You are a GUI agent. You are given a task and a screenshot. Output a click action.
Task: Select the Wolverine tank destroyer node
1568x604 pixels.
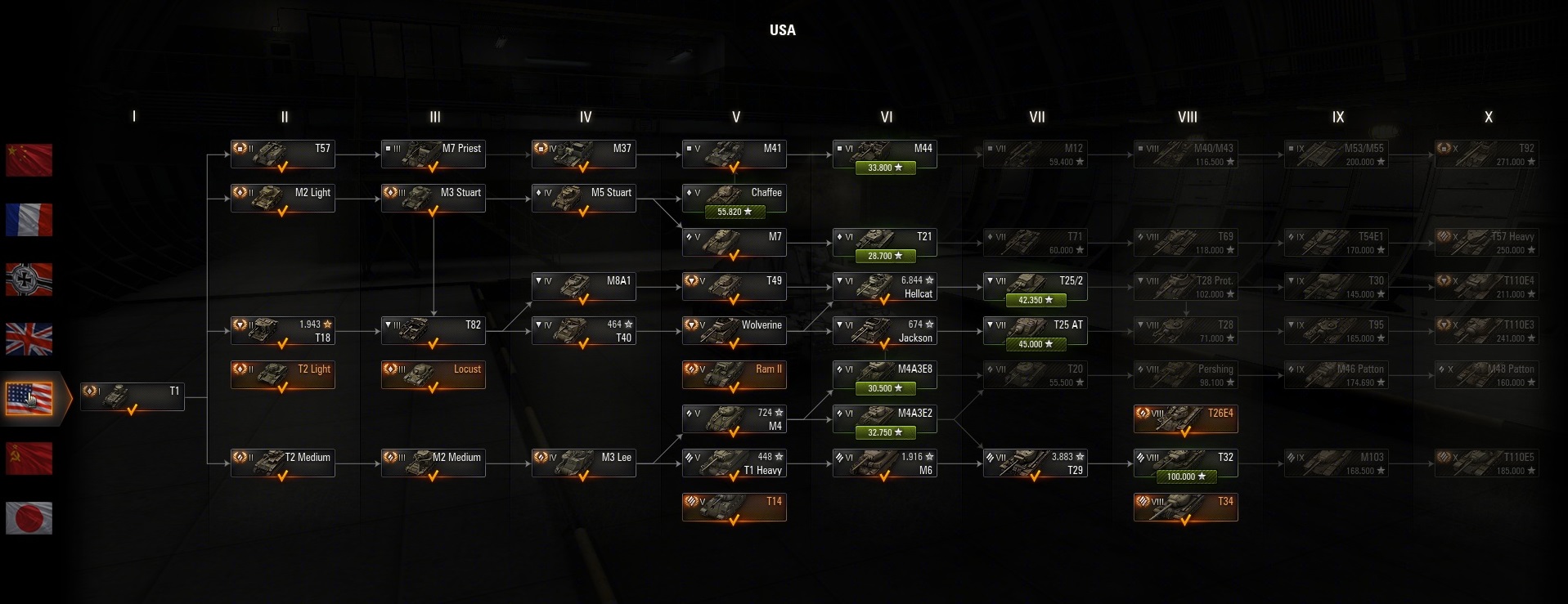click(x=735, y=331)
